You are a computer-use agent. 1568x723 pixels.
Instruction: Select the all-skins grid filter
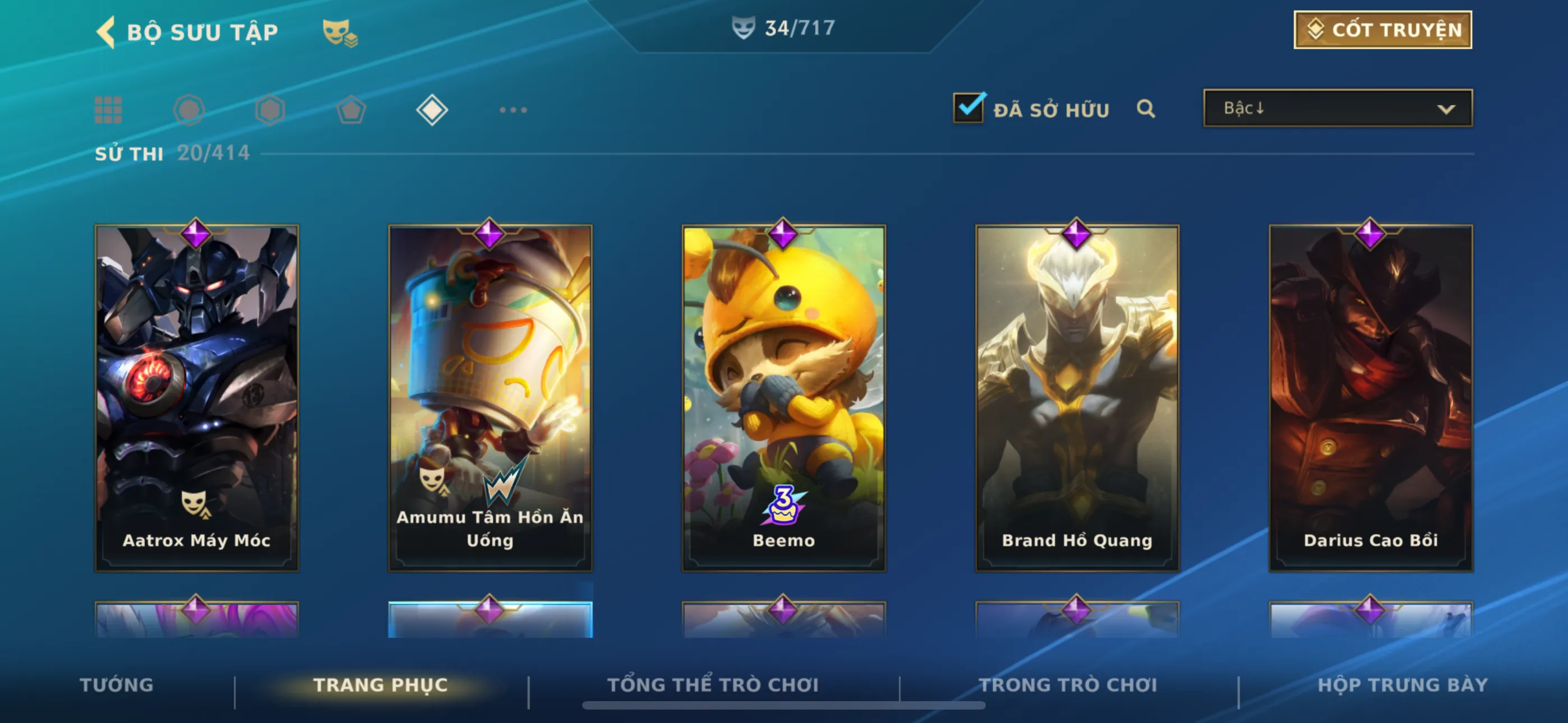(108, 110)
